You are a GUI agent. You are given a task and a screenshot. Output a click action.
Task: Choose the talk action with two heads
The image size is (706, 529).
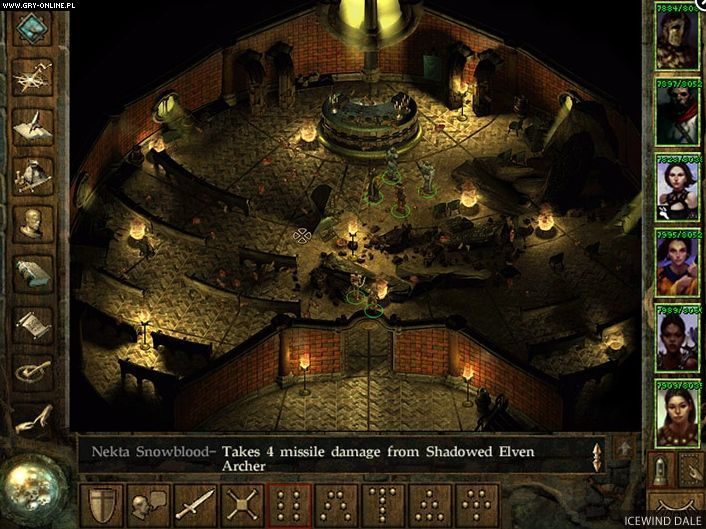149,505
